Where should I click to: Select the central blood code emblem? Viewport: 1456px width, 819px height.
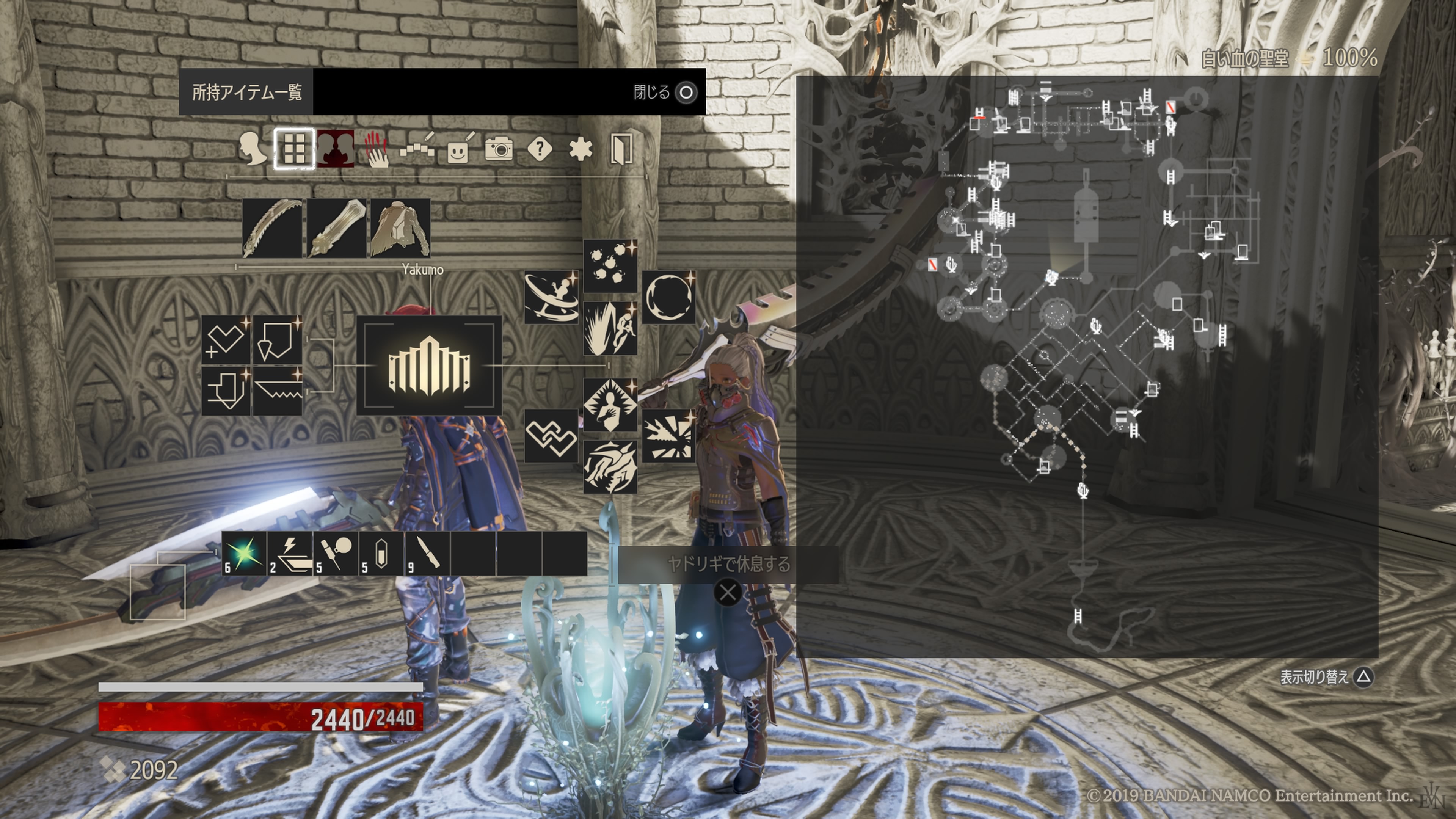click(429, 366)
